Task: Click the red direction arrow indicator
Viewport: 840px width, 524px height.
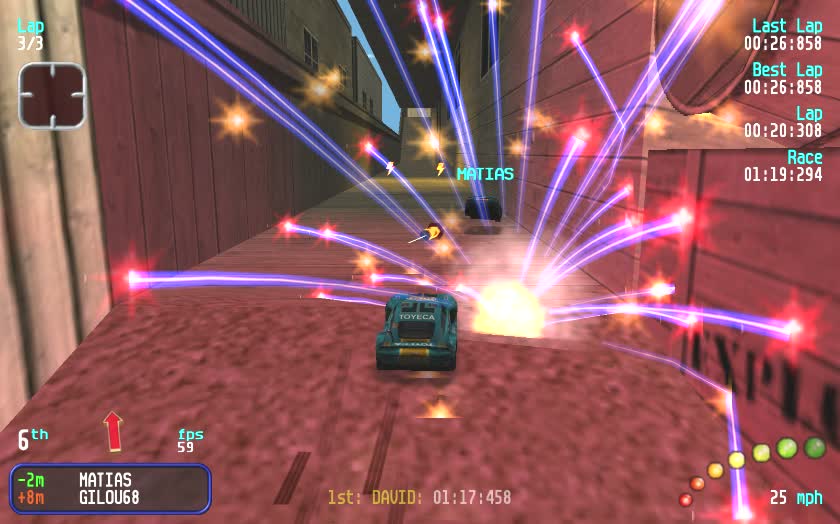Action: (x=113, y=430)
